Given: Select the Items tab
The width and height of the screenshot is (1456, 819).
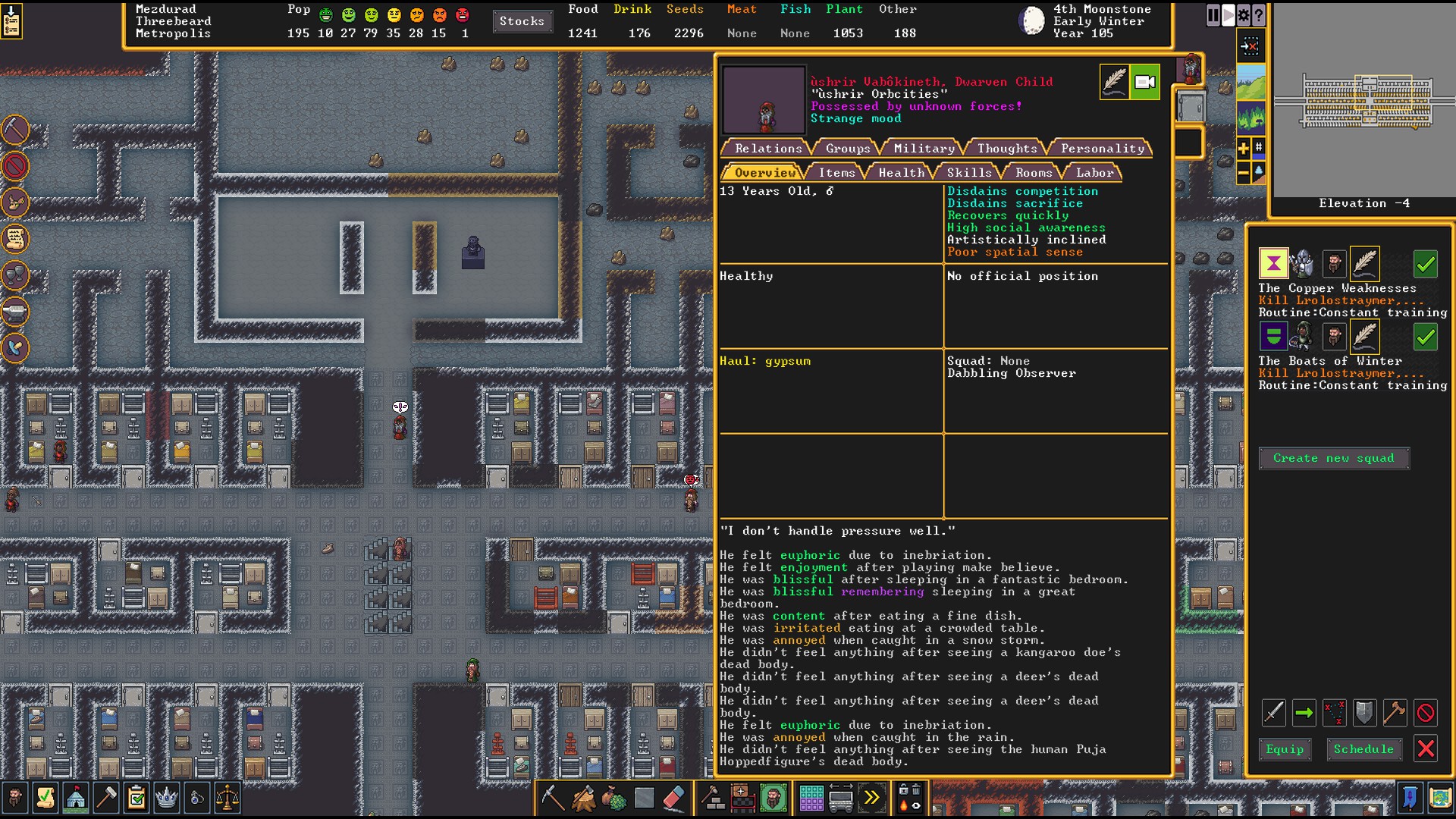Looking at the screenshot, I should pyautogui.click(x=836, y=173).
